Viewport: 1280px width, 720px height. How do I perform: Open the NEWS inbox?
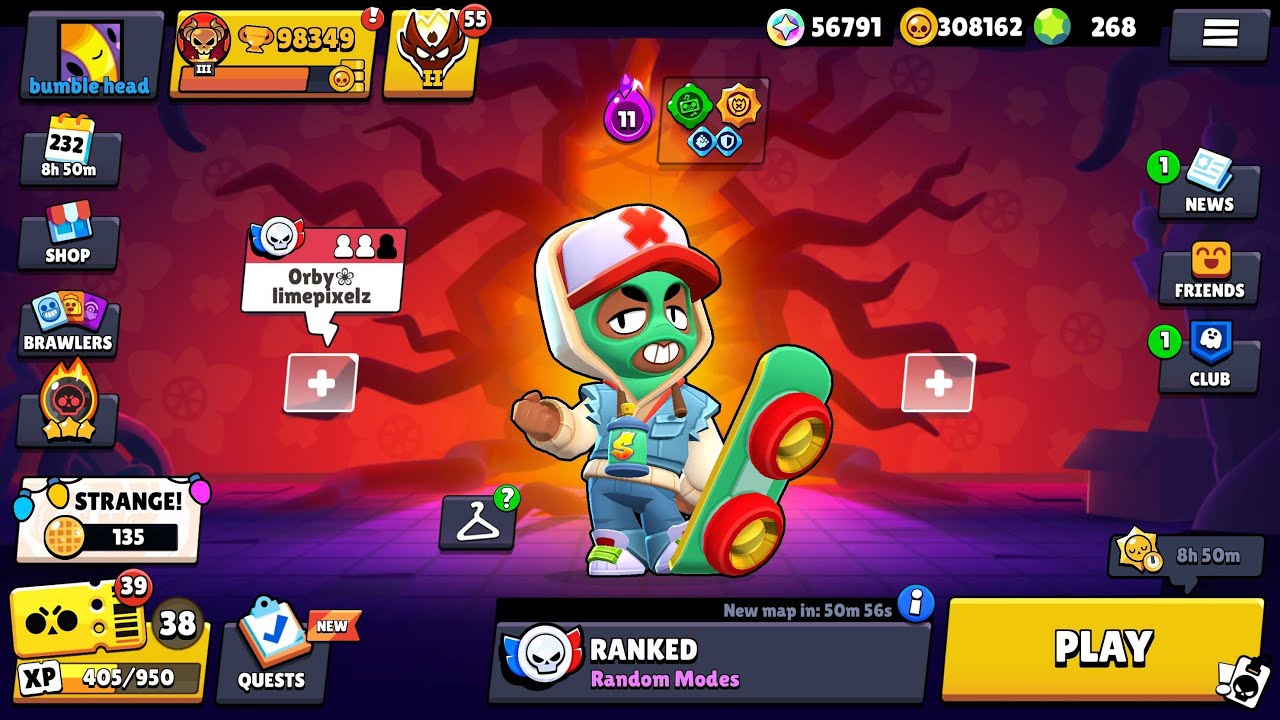tap(1209, 185)
